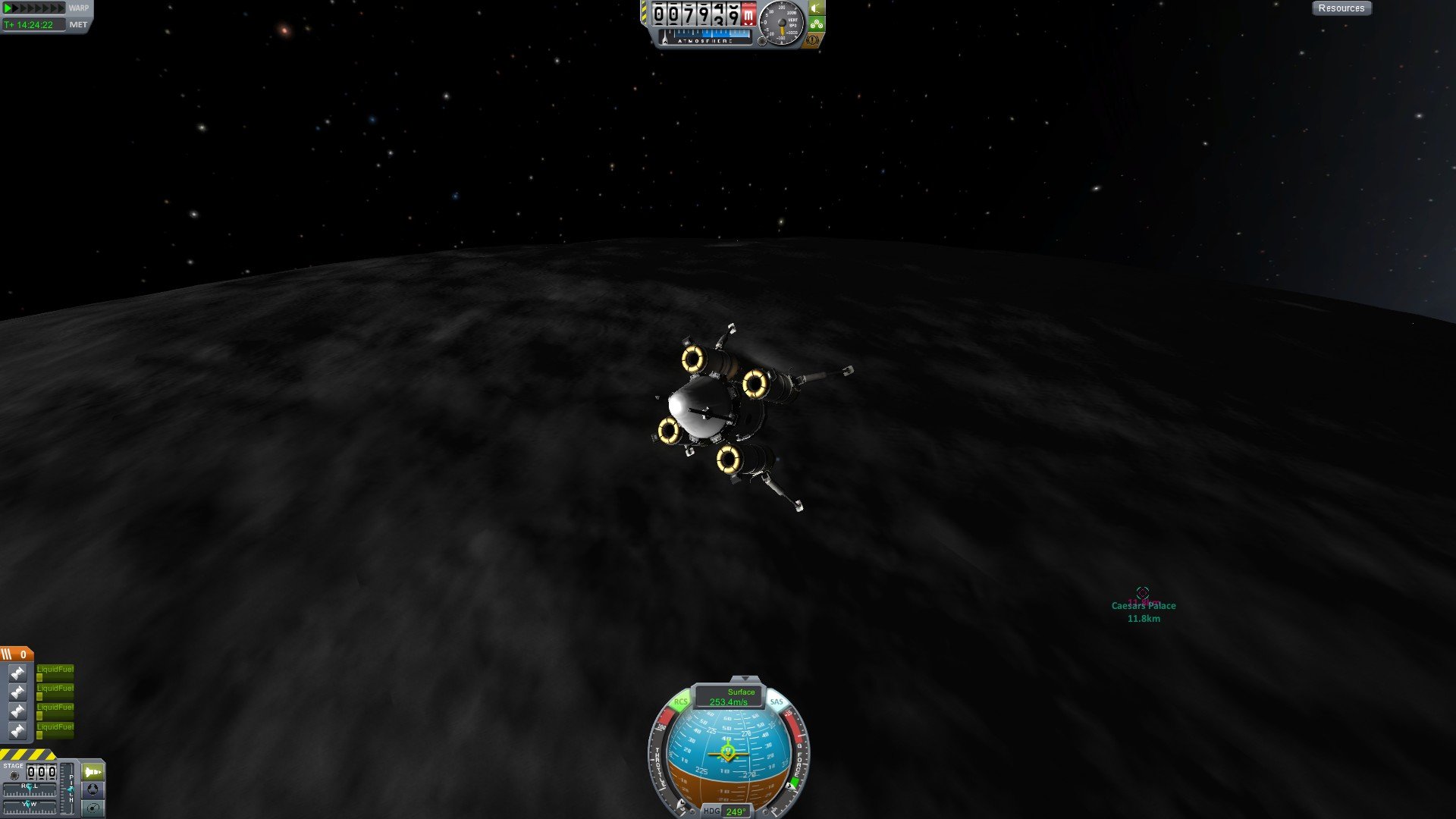This screenshot has height=819, width=1456.
Task: Toggle the RCS indicator on the navball
Action: point(680,702)
